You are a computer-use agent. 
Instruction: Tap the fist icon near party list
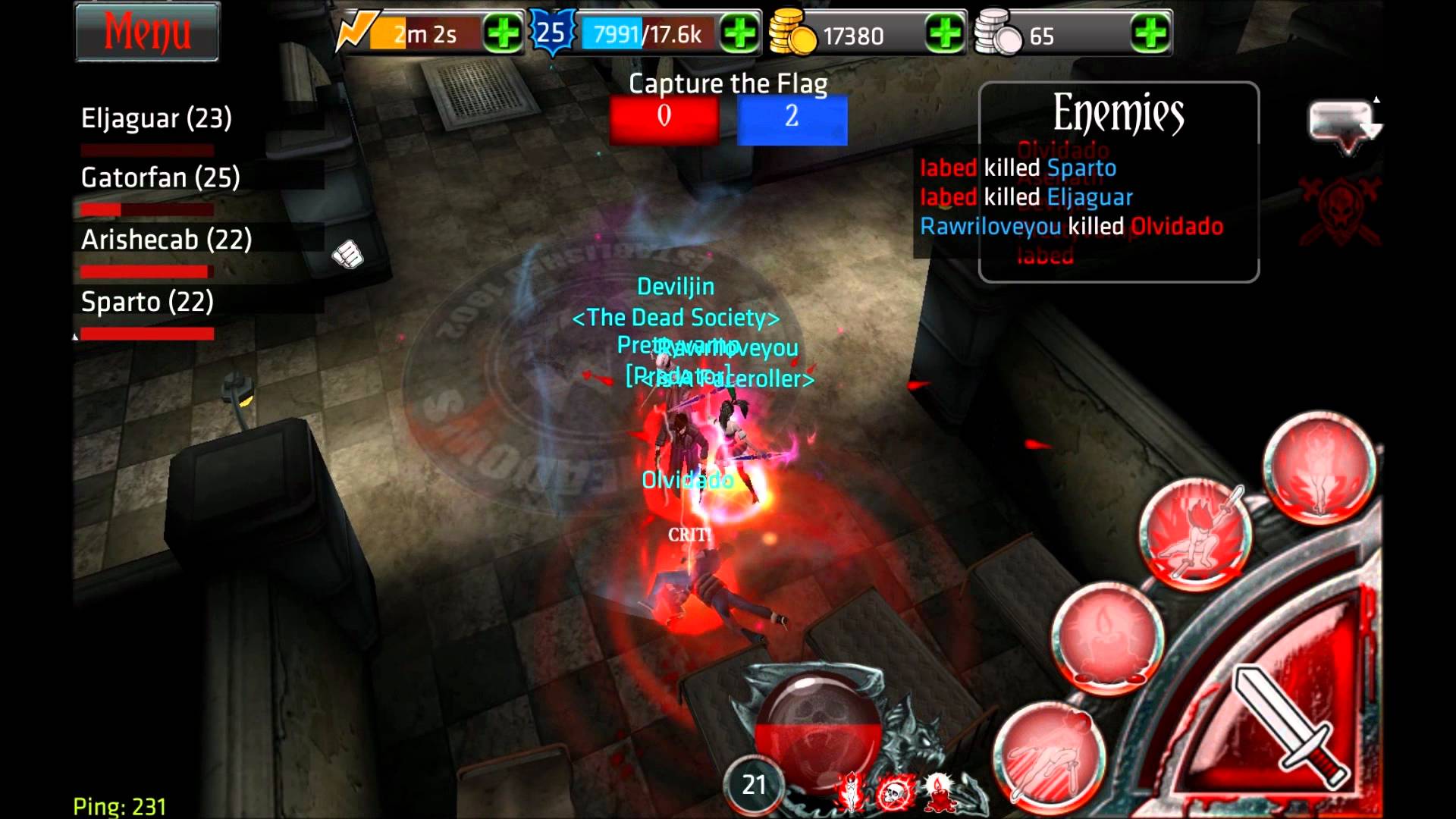point(348,255)
